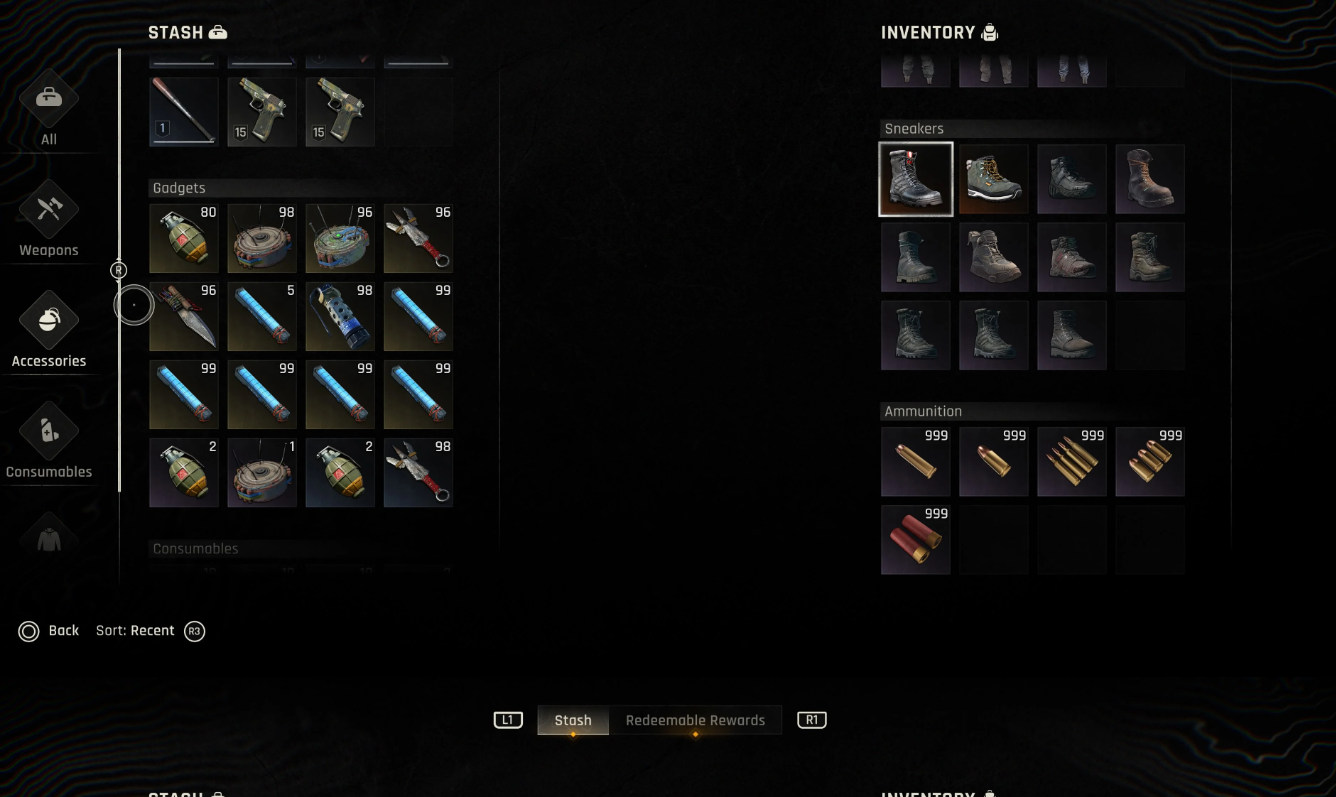This screenshot has height=797, width=1336.
Task: Switch to the All category filter
Action: 49,108
